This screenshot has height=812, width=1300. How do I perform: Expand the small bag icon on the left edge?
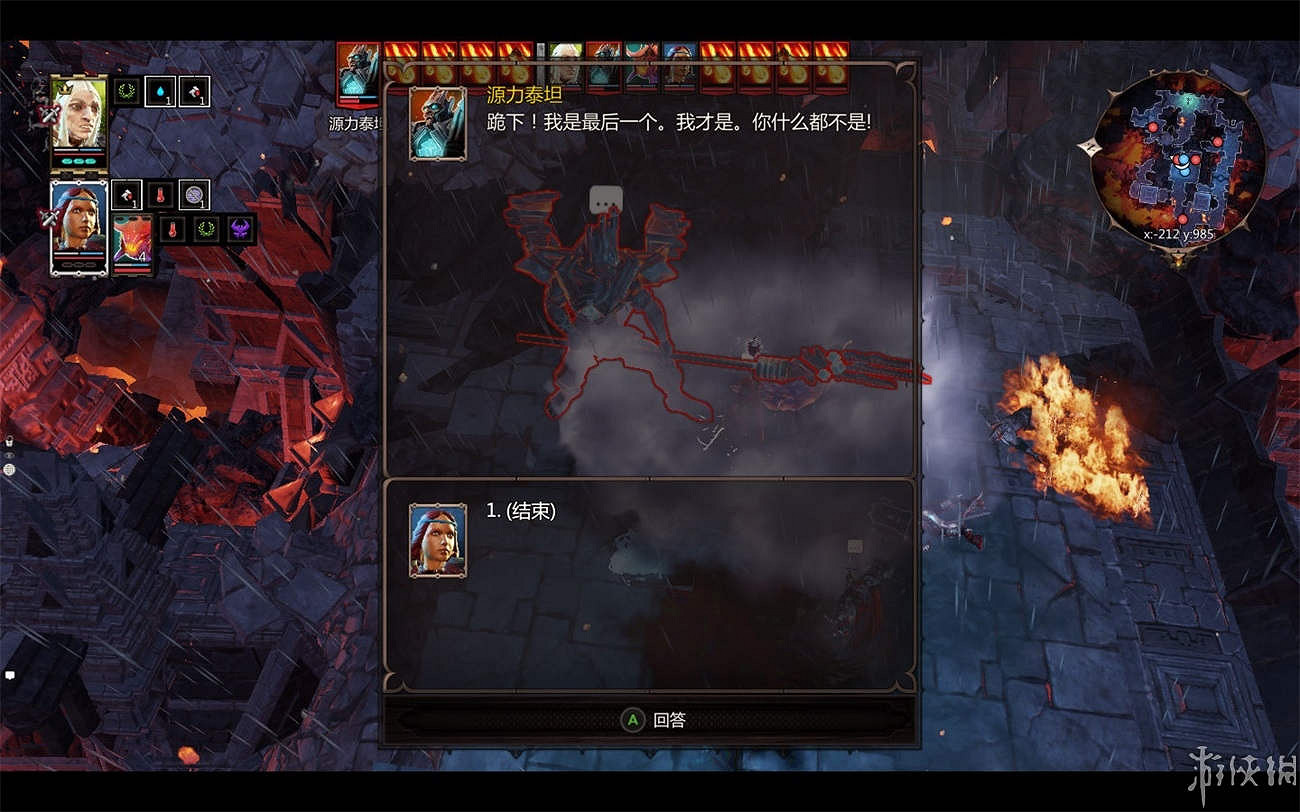(x=8, y=440)
